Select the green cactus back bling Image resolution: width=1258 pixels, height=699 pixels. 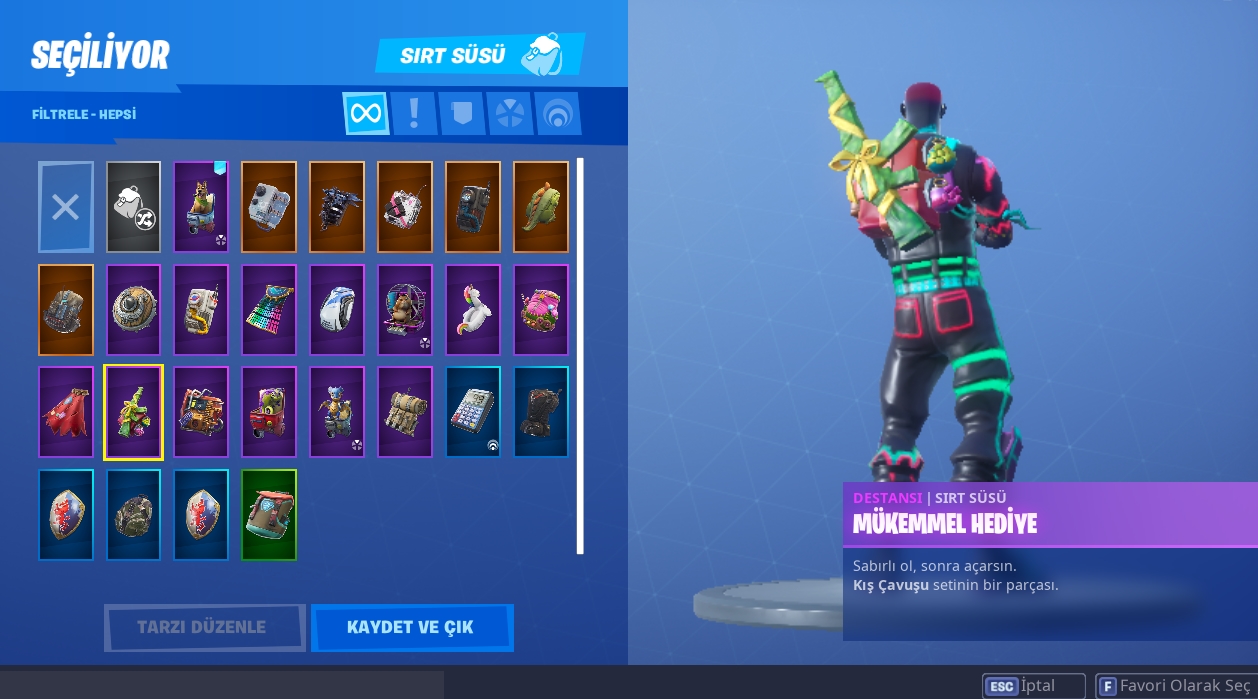[x=541, y=207]
